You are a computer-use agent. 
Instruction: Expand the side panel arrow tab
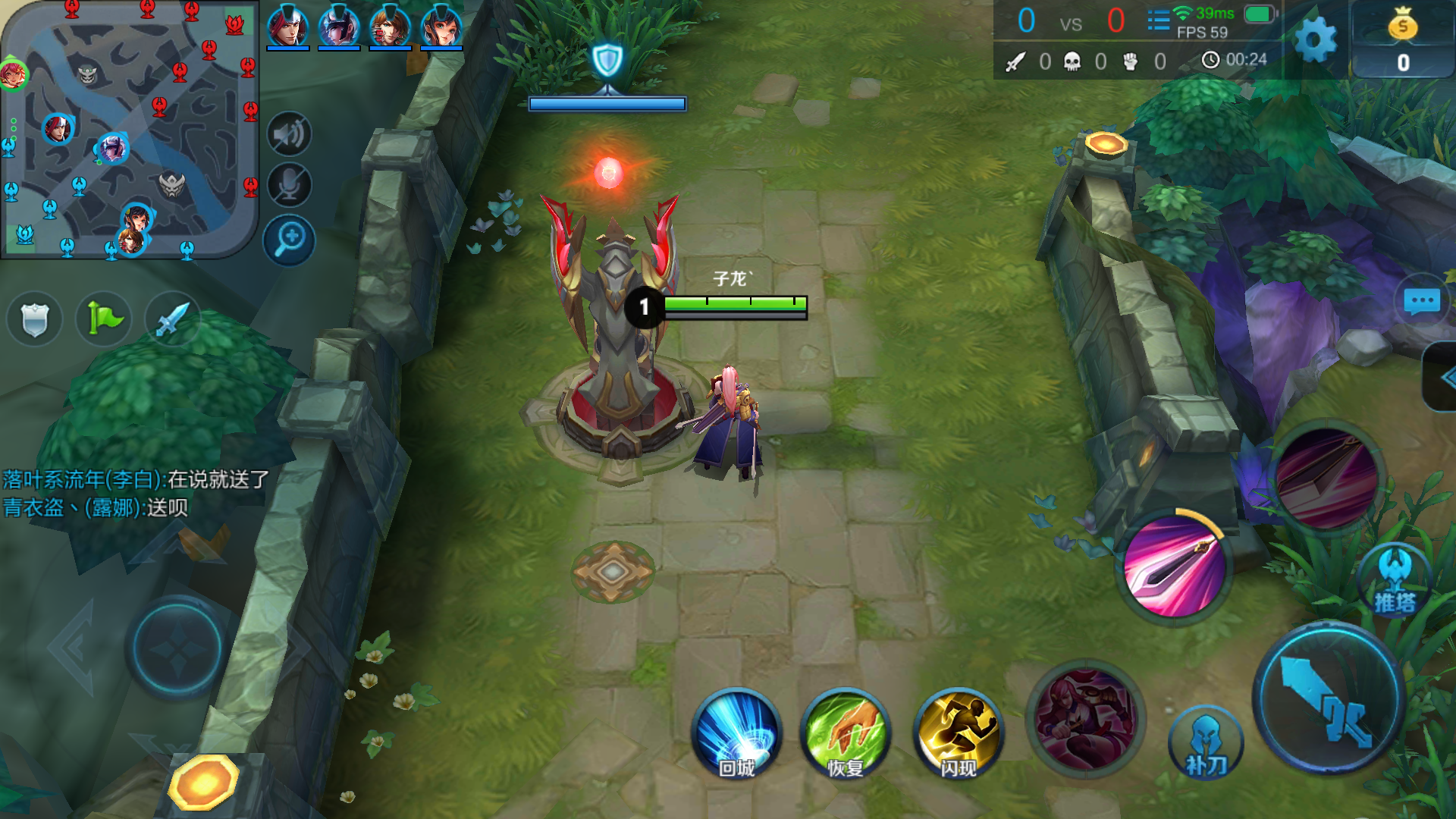1442,378
